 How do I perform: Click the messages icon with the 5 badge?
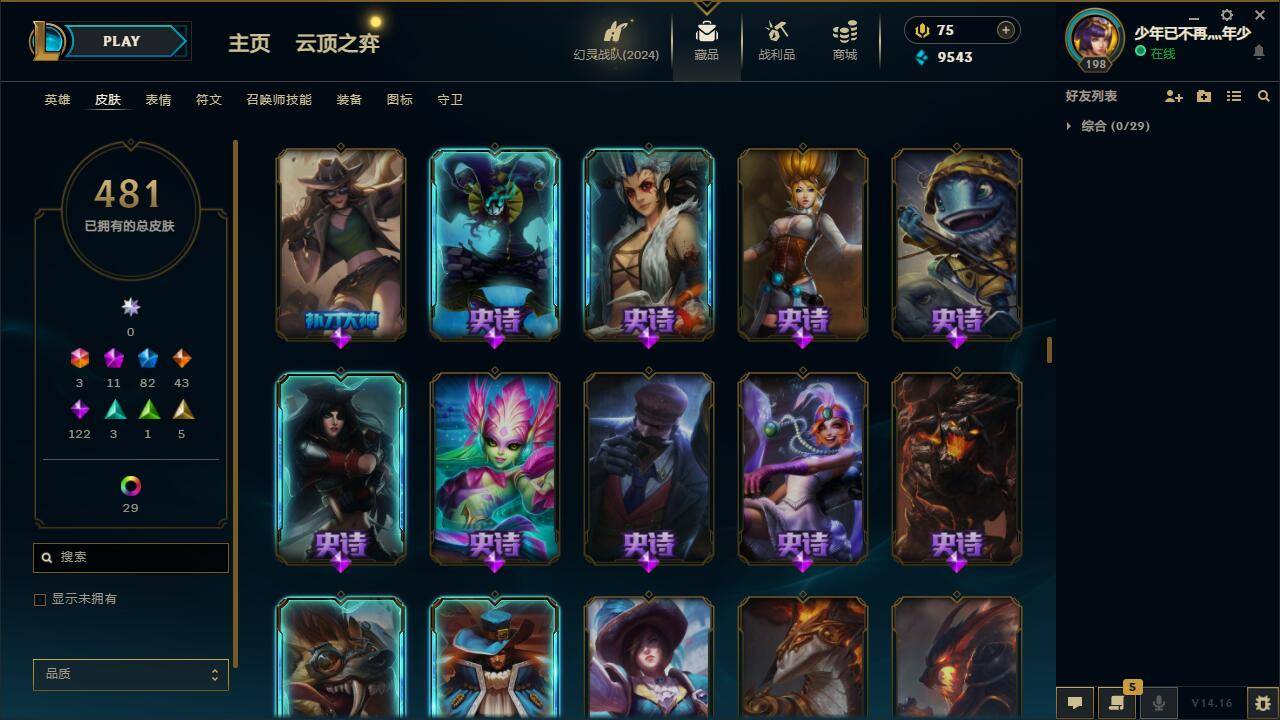click(1118, 702)
